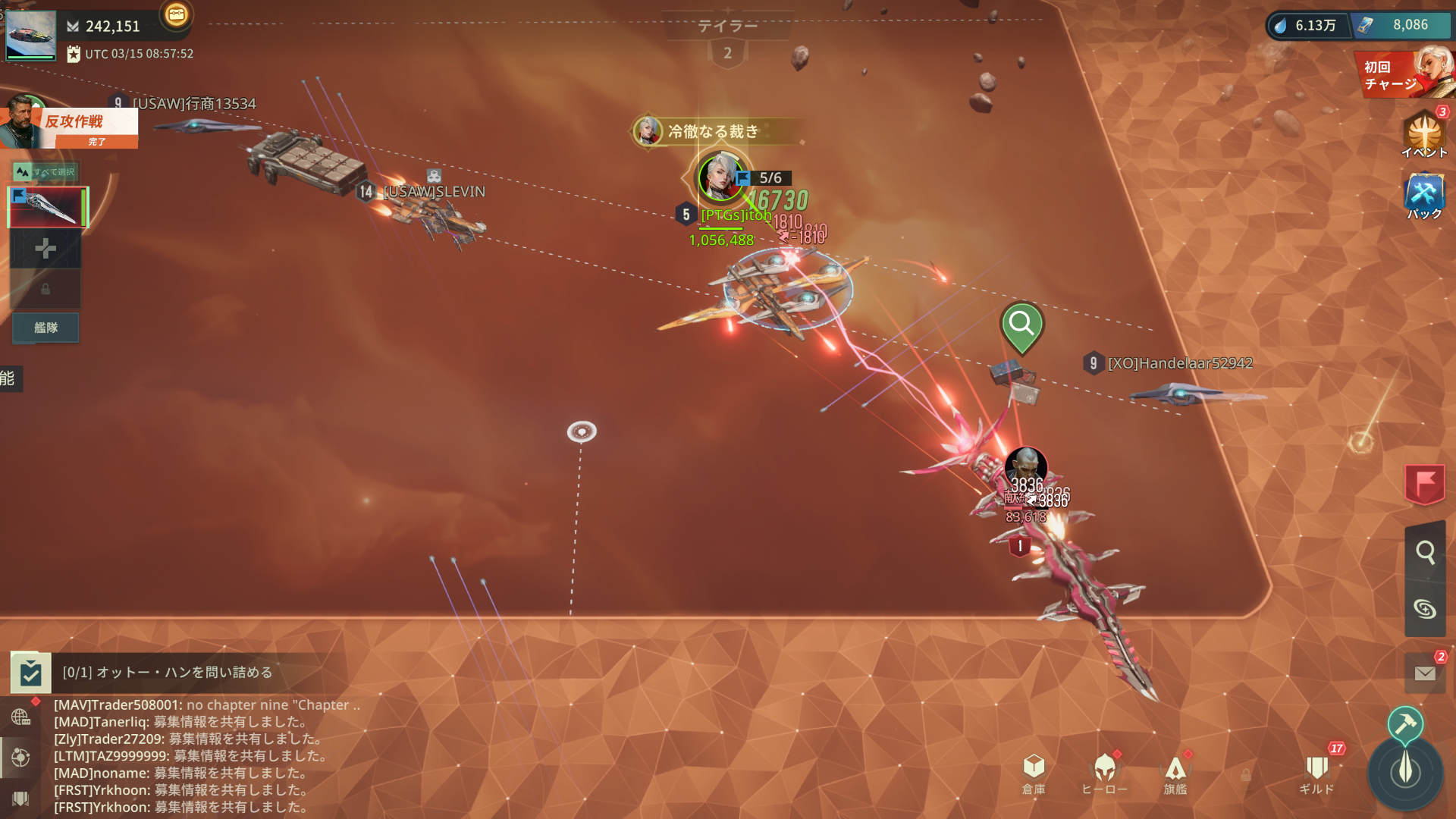Open the magnifying glass search button
The width and height of the screenshot is (1456, 819).
[x=1424, y=552]
